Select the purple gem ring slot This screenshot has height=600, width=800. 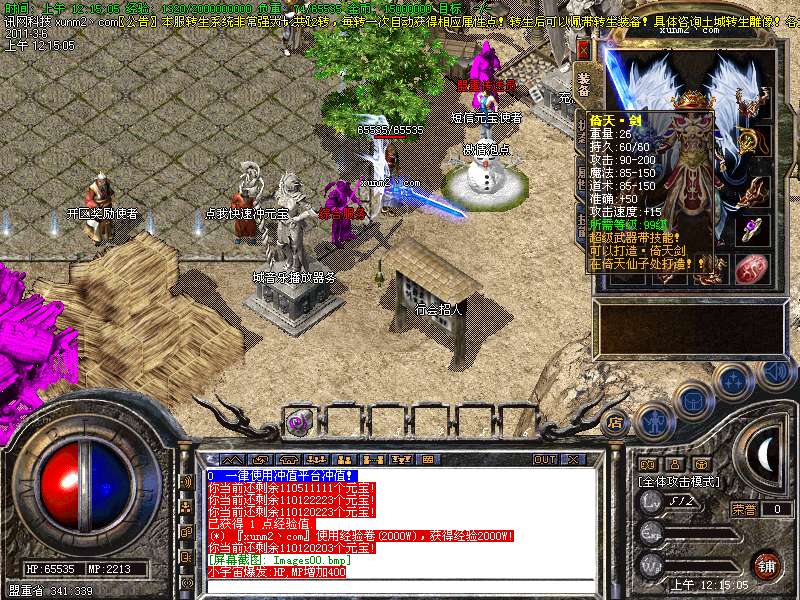[x=753, y=228]
